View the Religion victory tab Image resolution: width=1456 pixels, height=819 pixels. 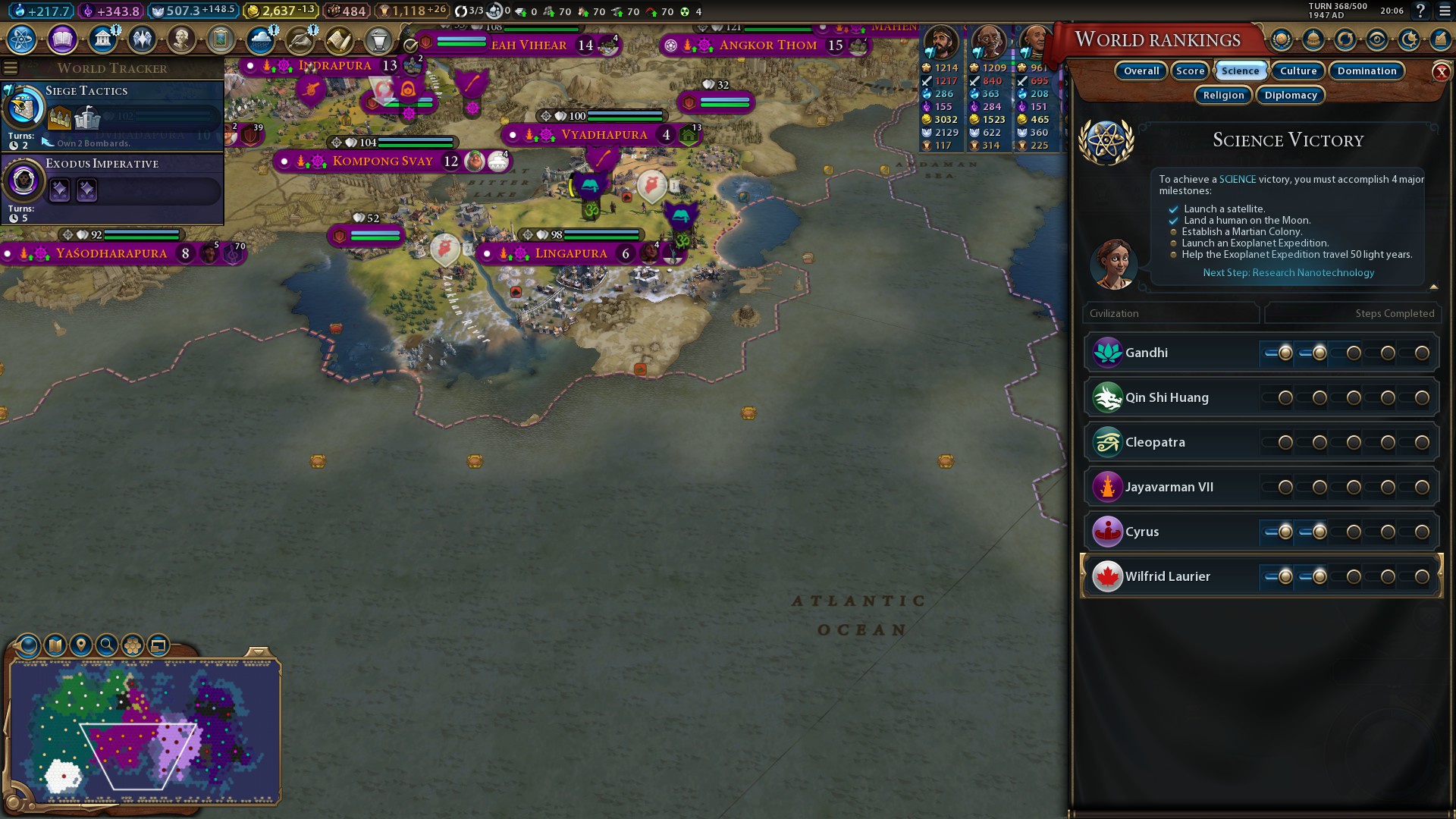pos(1223,95)
